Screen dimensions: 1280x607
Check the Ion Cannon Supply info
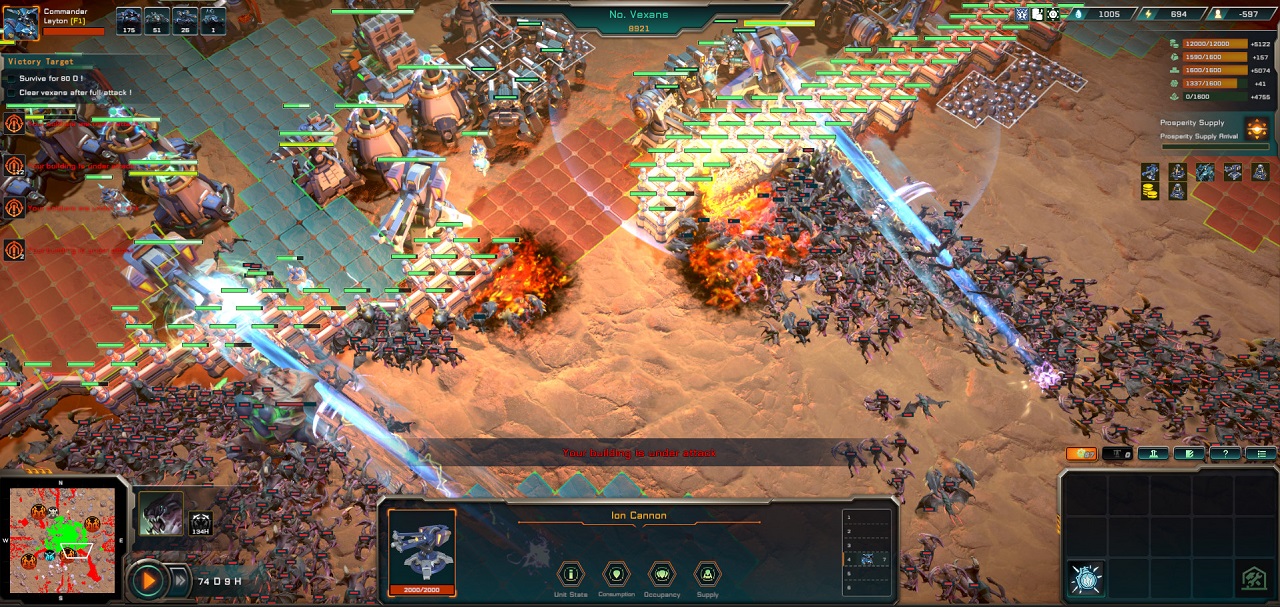point(707,575)
